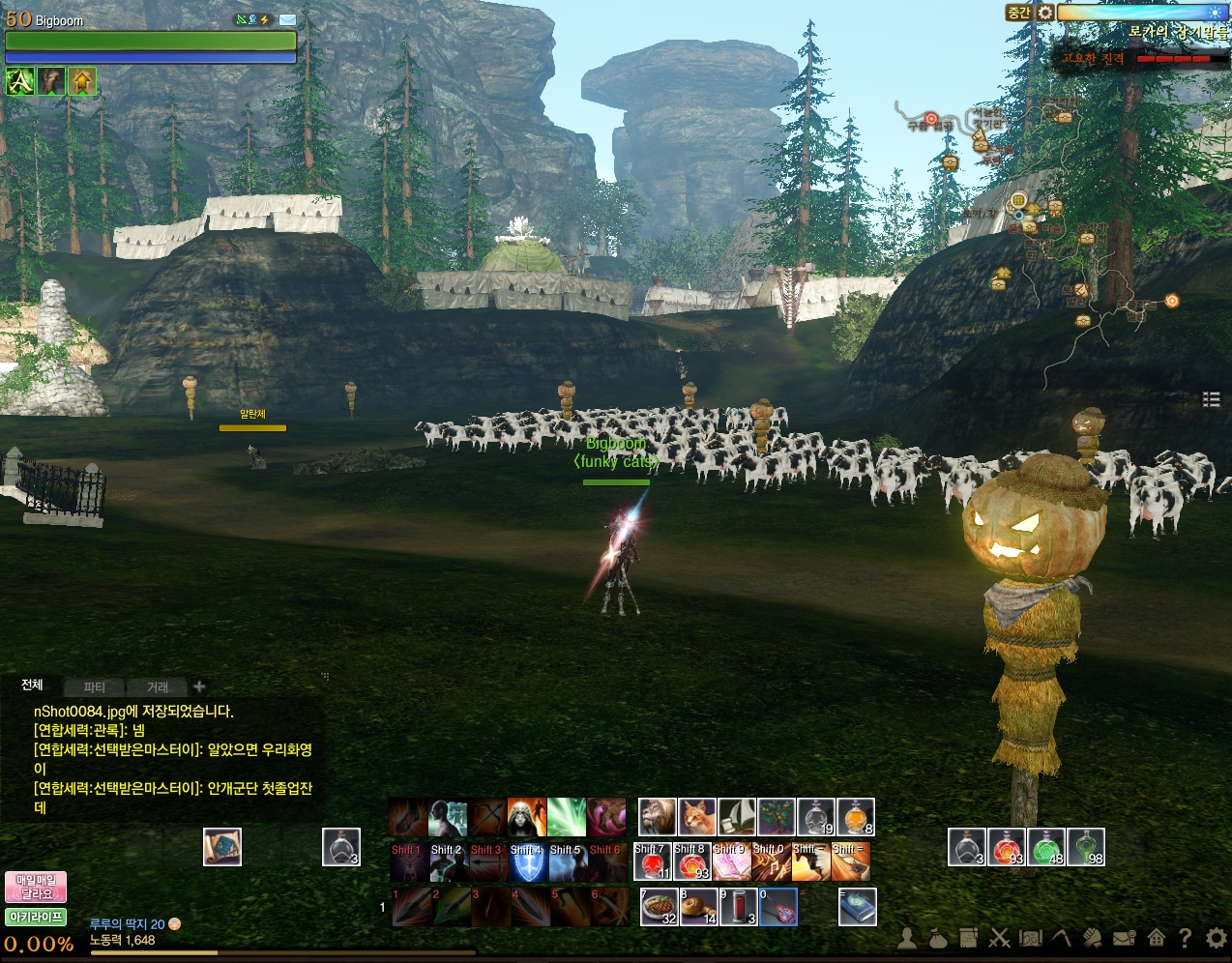This screenshot has height=963, width=1232.
Task: Activate the blue shield skill
Action: coord(528,862)
